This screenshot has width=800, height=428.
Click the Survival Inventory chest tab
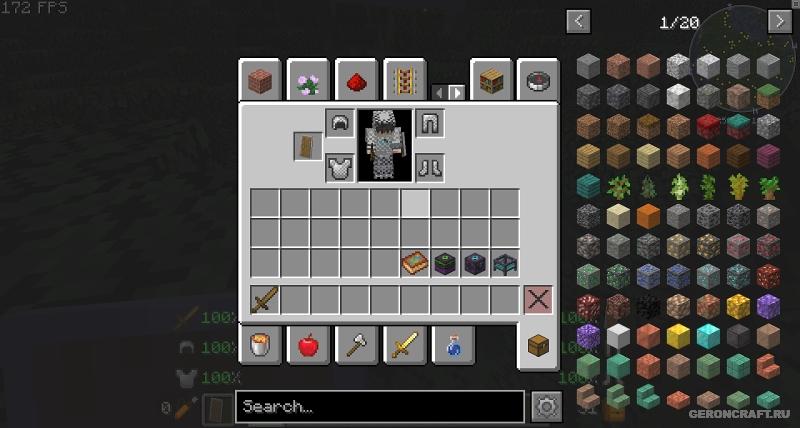click(x=537, y=347)
